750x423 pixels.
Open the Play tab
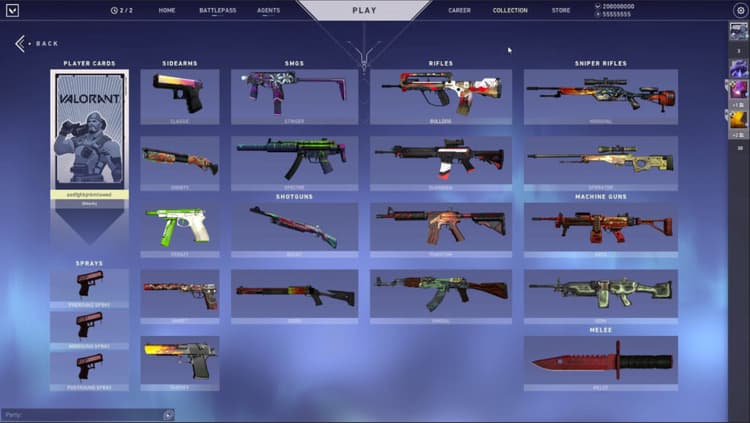pos(364,10)
